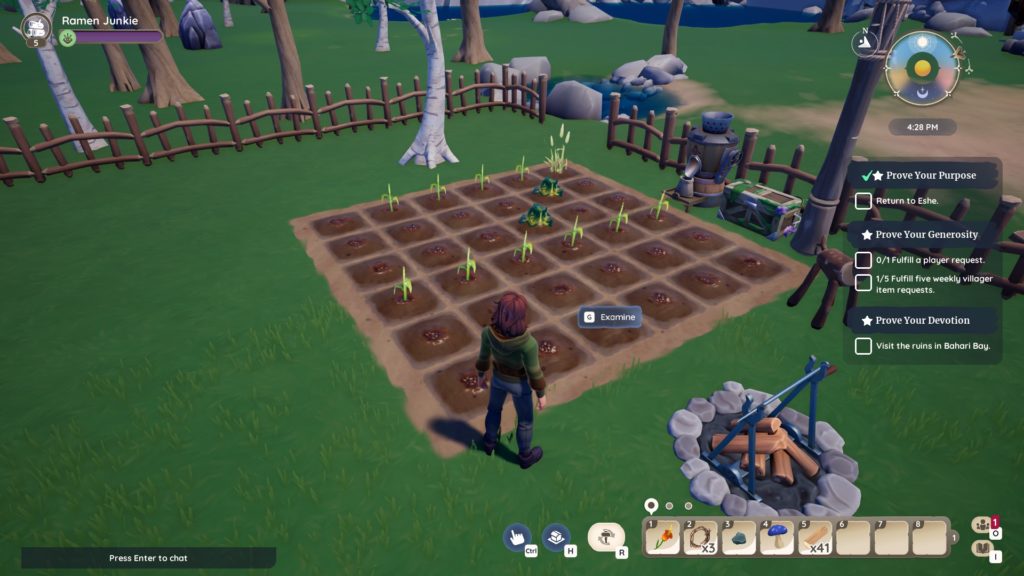This screenshot has width=1024, height=576.
Task: Open the Prove Your Purpose quest
Action: pyautogui.click(x=924, y=175)
